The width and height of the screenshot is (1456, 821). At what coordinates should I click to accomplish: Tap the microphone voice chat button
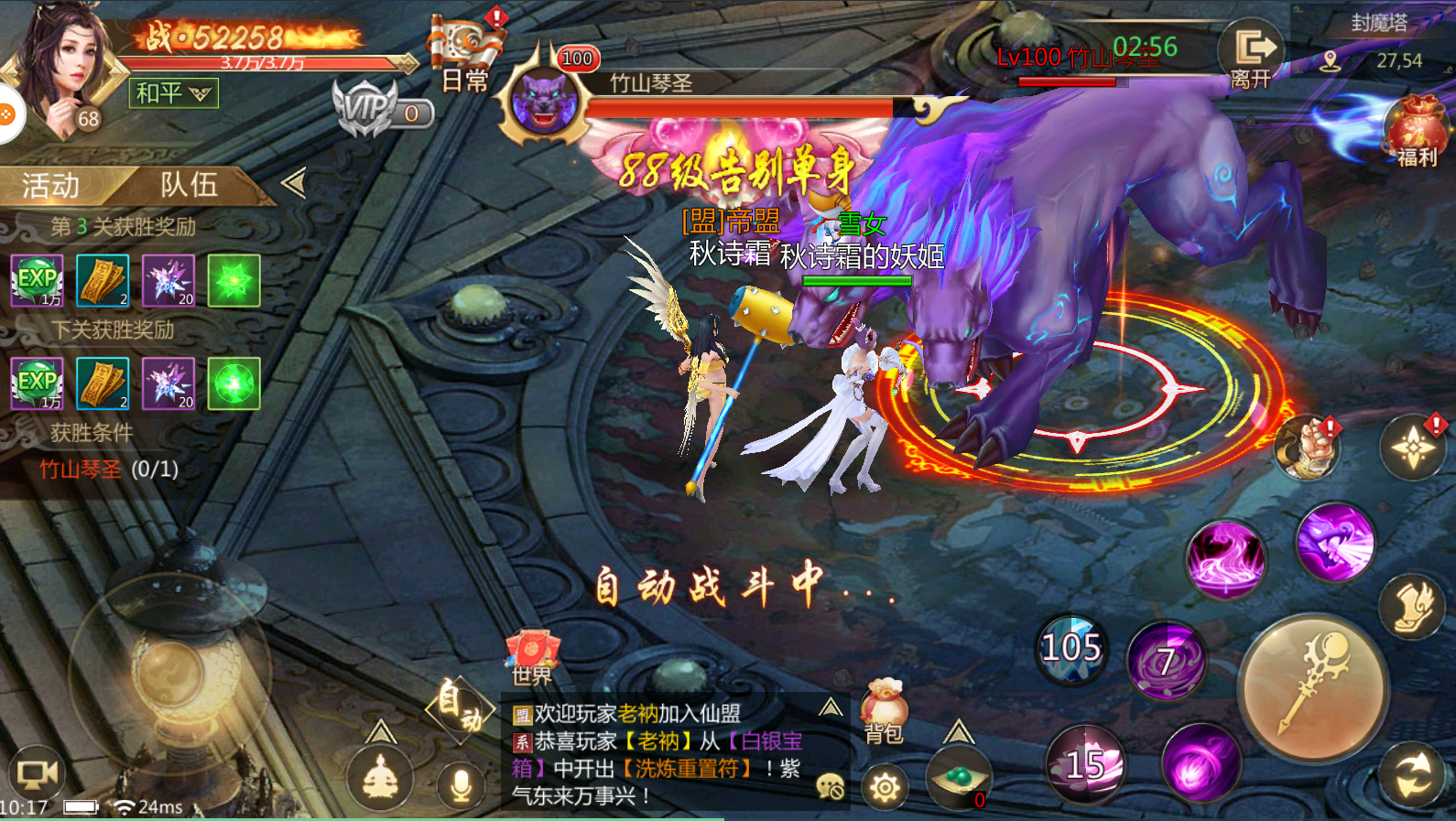[461, 784]
